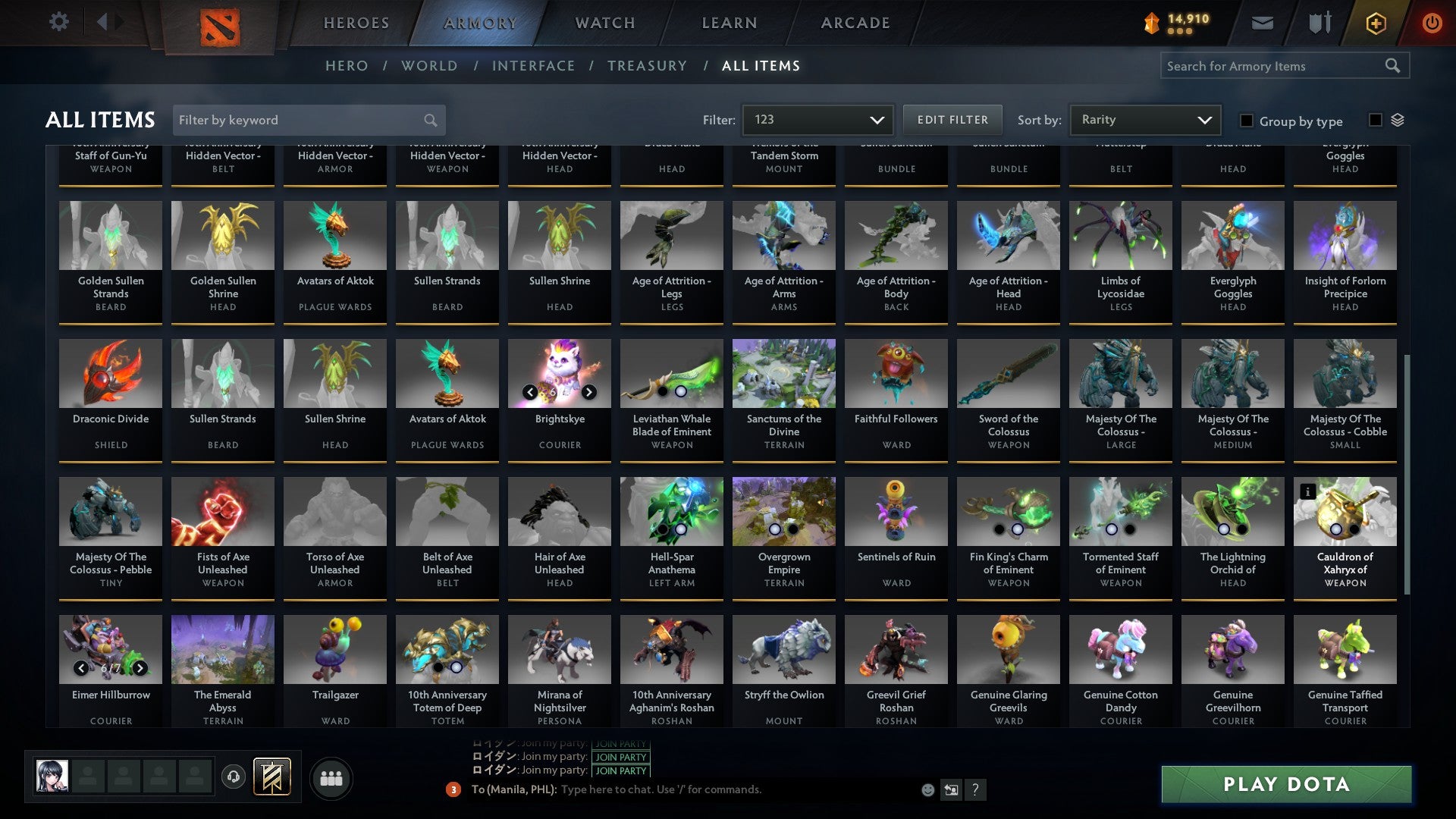Switch to the WATCH tab
This screenshot has height=819, width=1456.
[604, 23]
